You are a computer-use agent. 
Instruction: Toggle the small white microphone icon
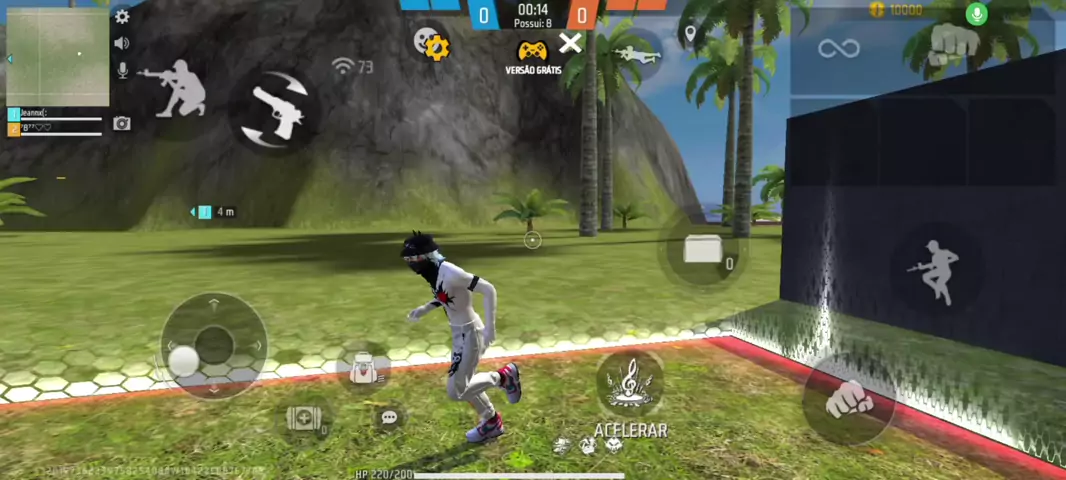[x=122, y=70]
